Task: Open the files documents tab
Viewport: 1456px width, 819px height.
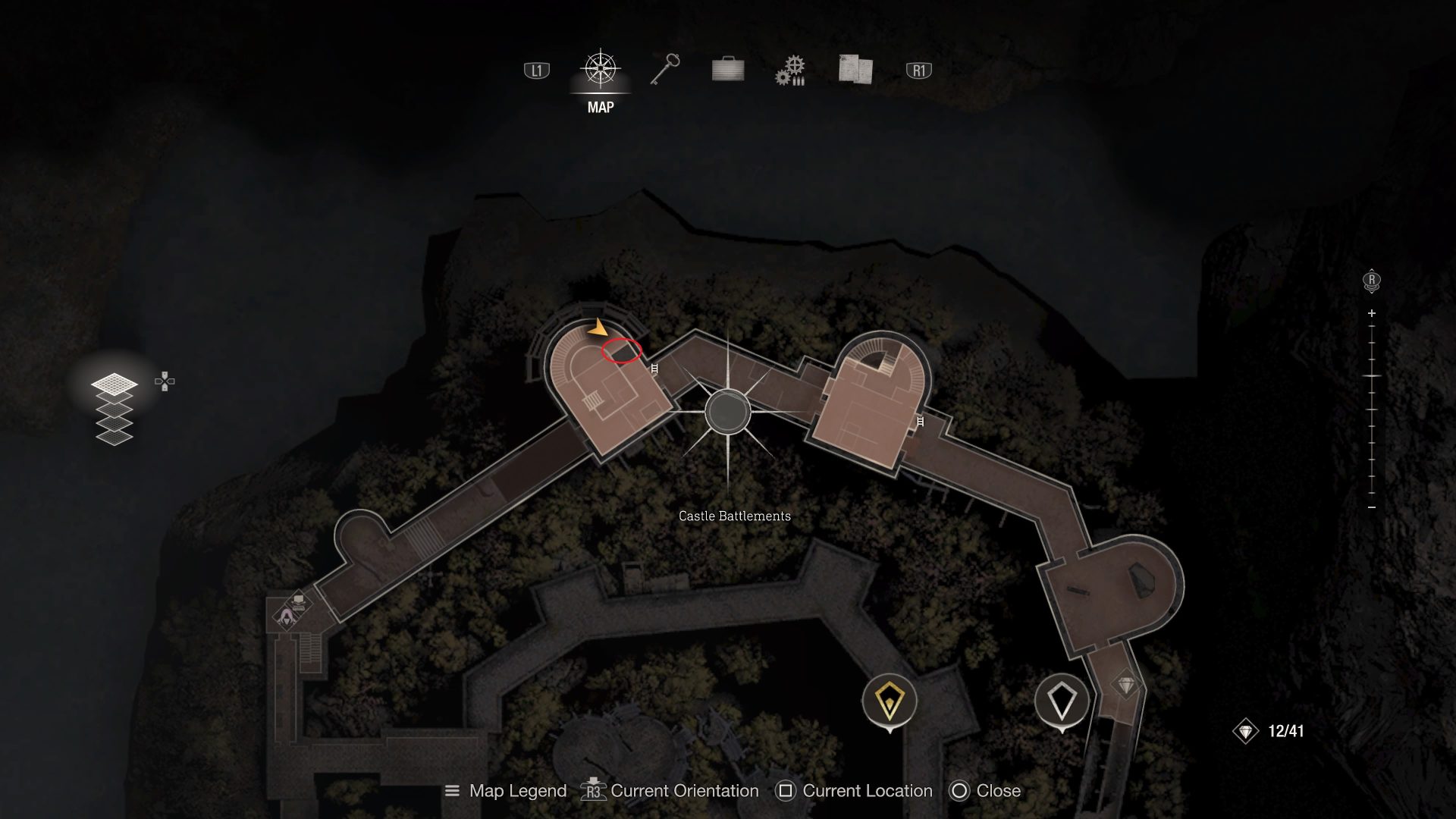Action: [855, 69]
